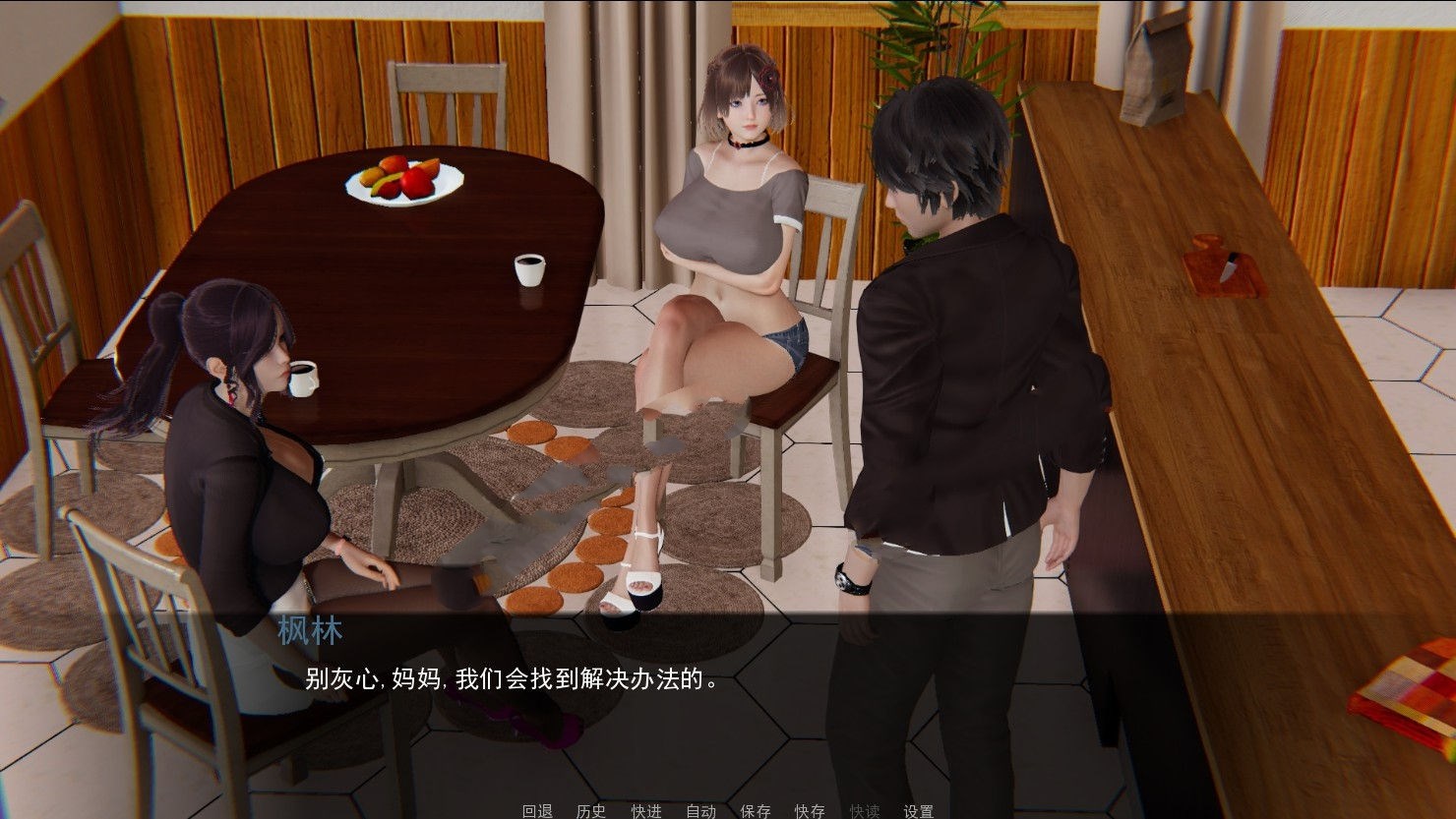Click 快存 to quick save
Viewport: 1456px width, 819px height.
pos(808,812)
